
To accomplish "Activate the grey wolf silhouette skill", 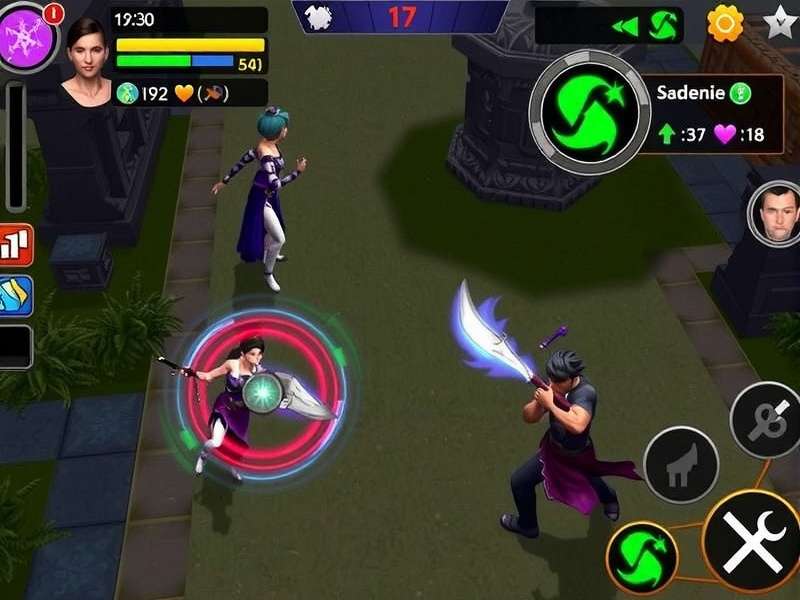I will click(681, 464).
